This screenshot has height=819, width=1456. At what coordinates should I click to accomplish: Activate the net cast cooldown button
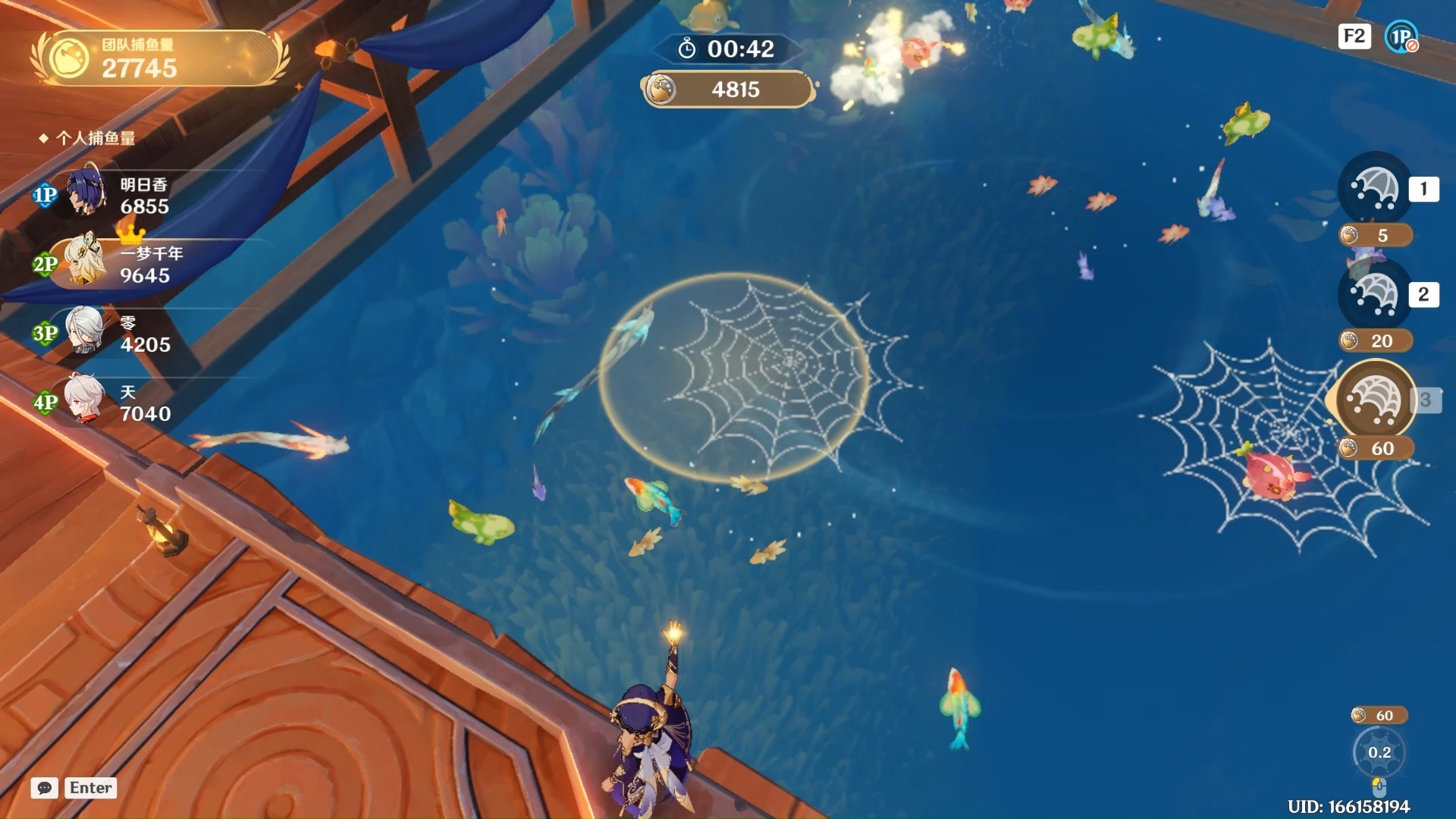click(1379, 752)
